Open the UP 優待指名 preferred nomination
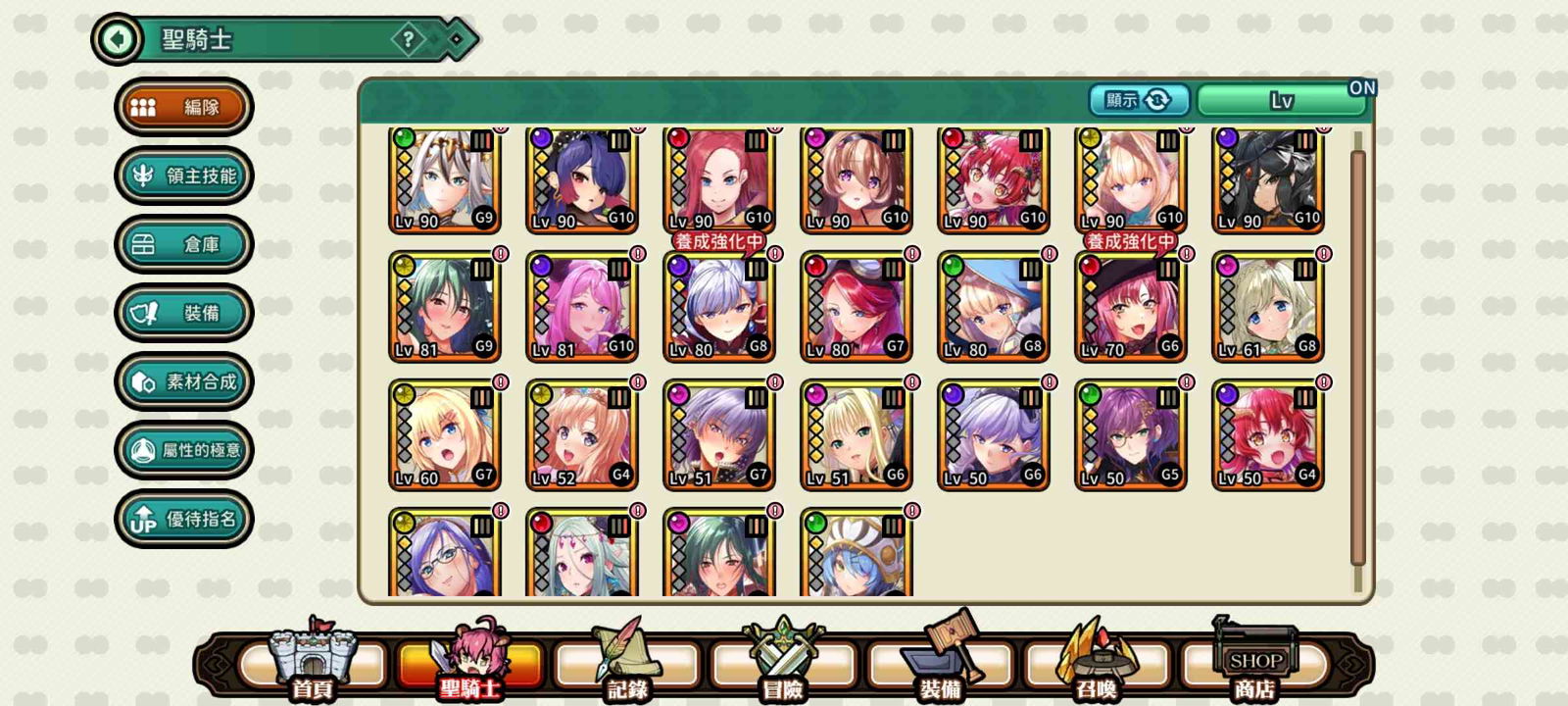The height and width of the screenshot is (706, 1568). point(184,518)
